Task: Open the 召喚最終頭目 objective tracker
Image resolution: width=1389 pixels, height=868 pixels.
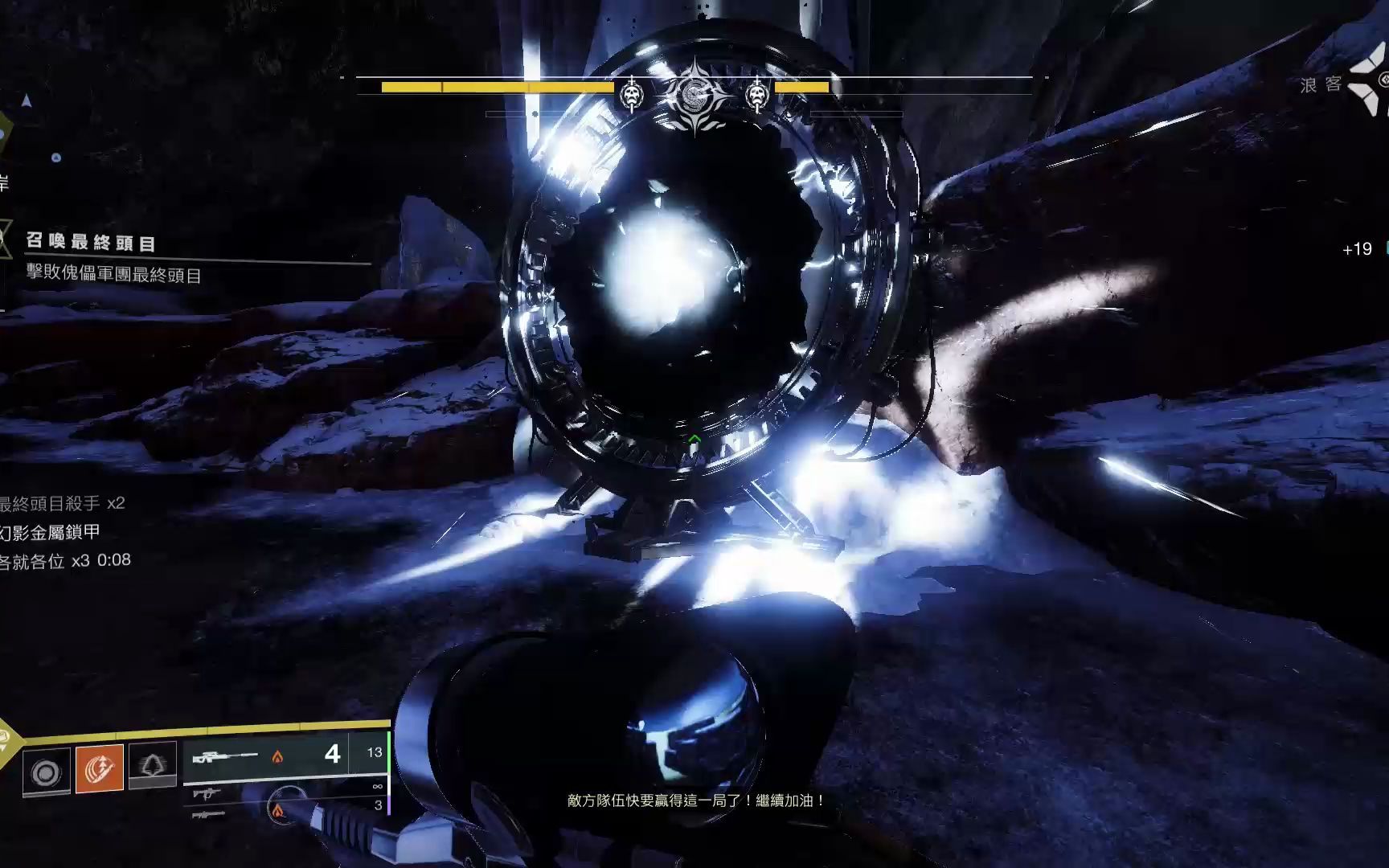Action: 91,243
